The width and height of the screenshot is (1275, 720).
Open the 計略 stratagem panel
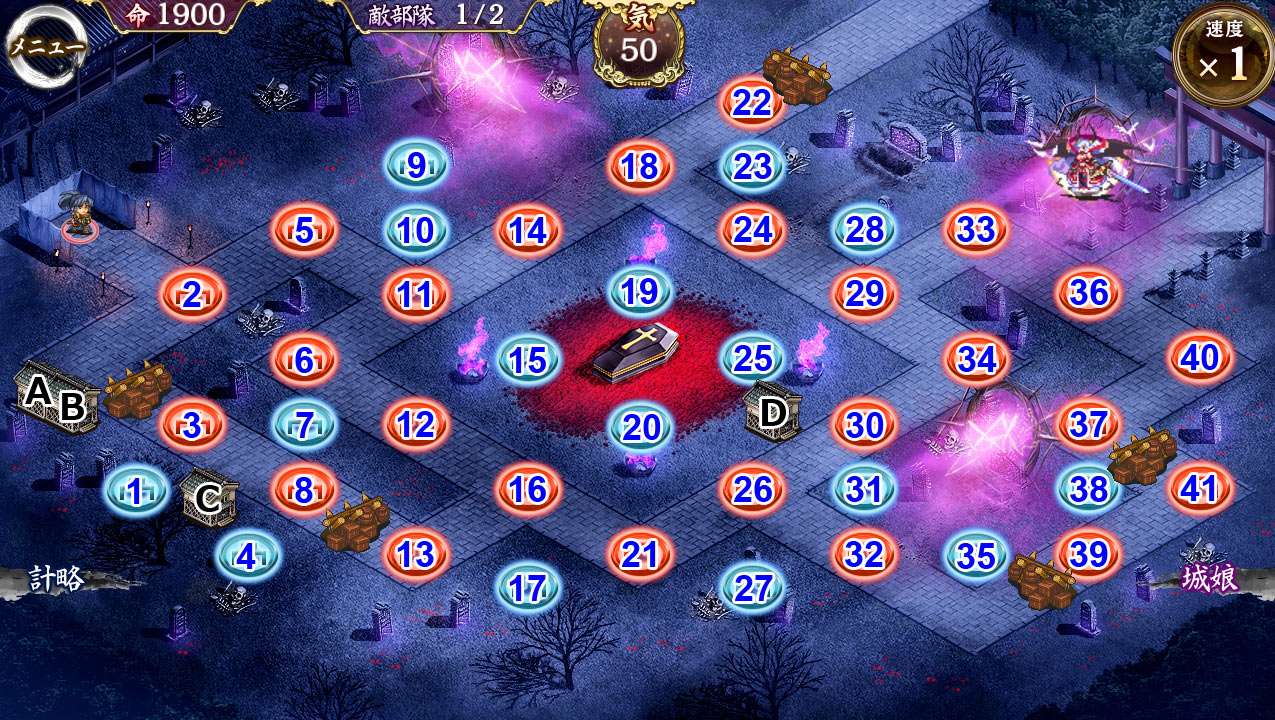(56, 579)
